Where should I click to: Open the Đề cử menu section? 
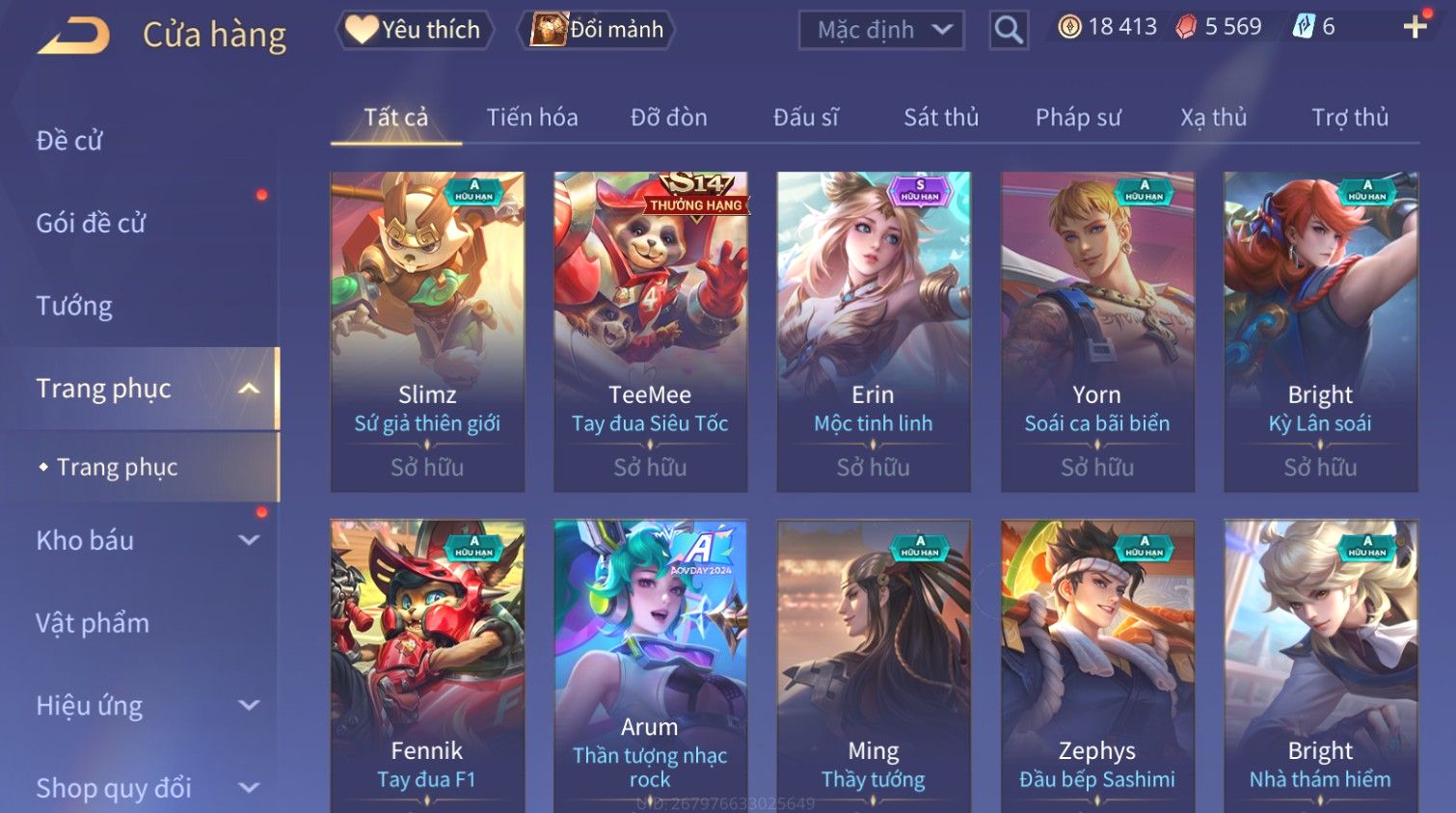click(x=69, y=141)
